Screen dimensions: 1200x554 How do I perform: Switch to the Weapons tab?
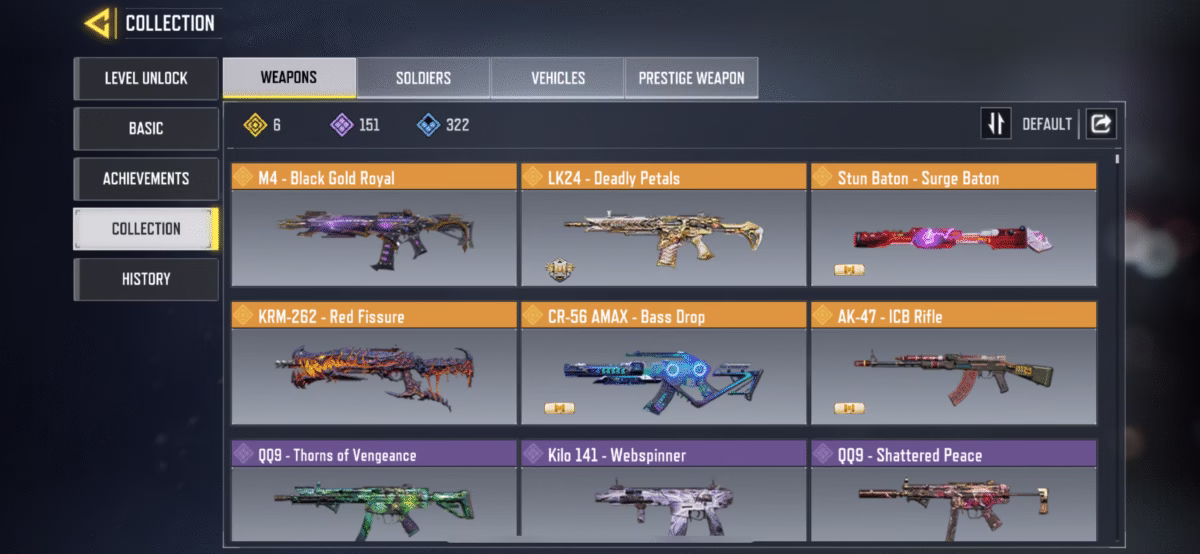click(x=289, y=78)
